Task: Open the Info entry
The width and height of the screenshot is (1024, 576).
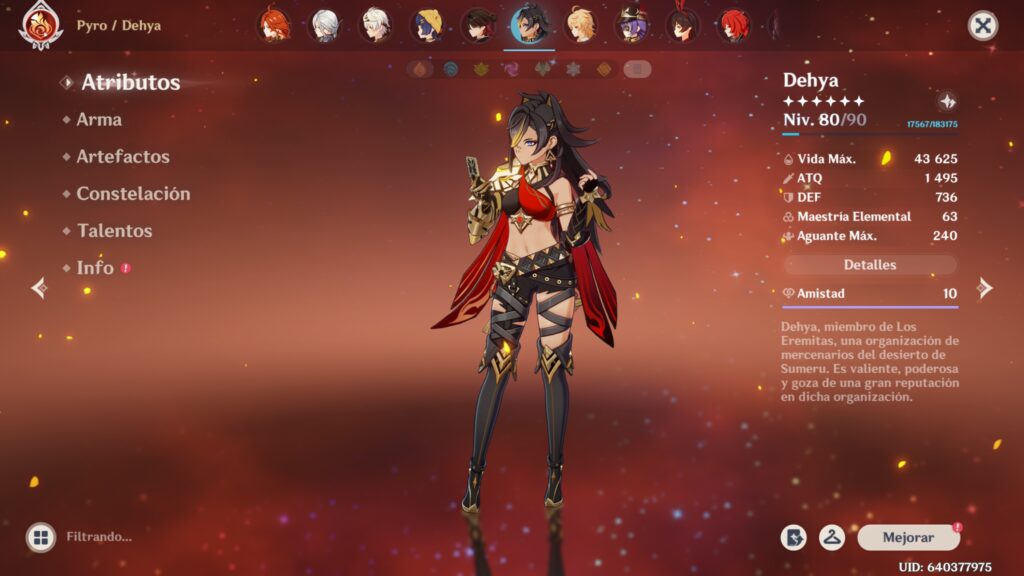Action: 95,268
